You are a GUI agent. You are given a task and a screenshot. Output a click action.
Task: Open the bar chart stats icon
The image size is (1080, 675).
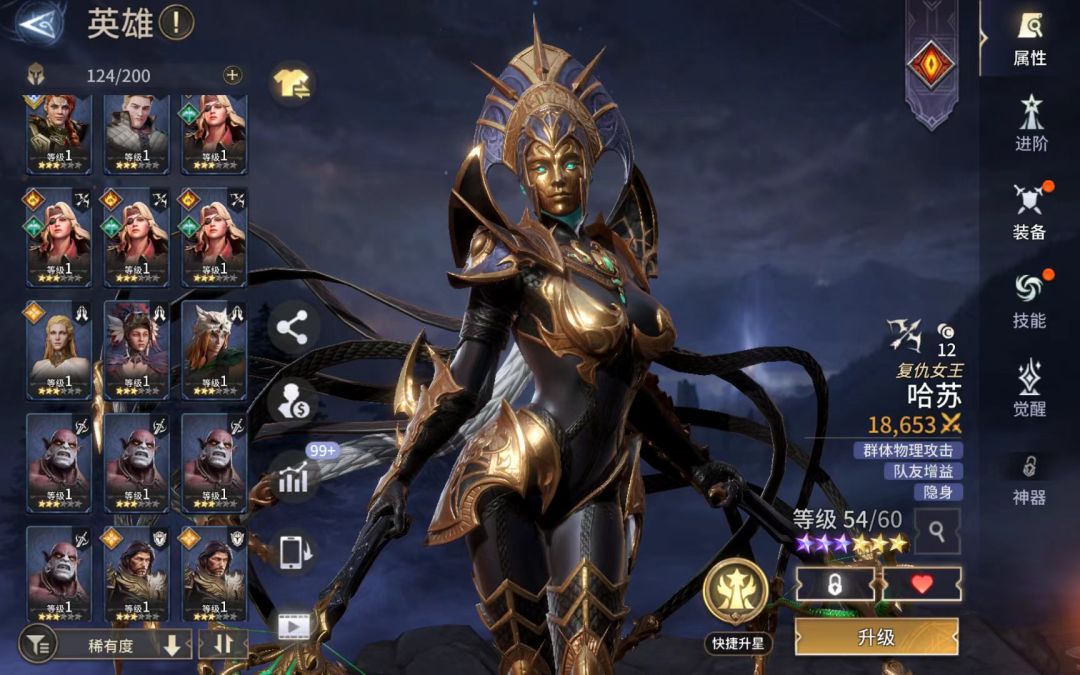coord(292,479)
